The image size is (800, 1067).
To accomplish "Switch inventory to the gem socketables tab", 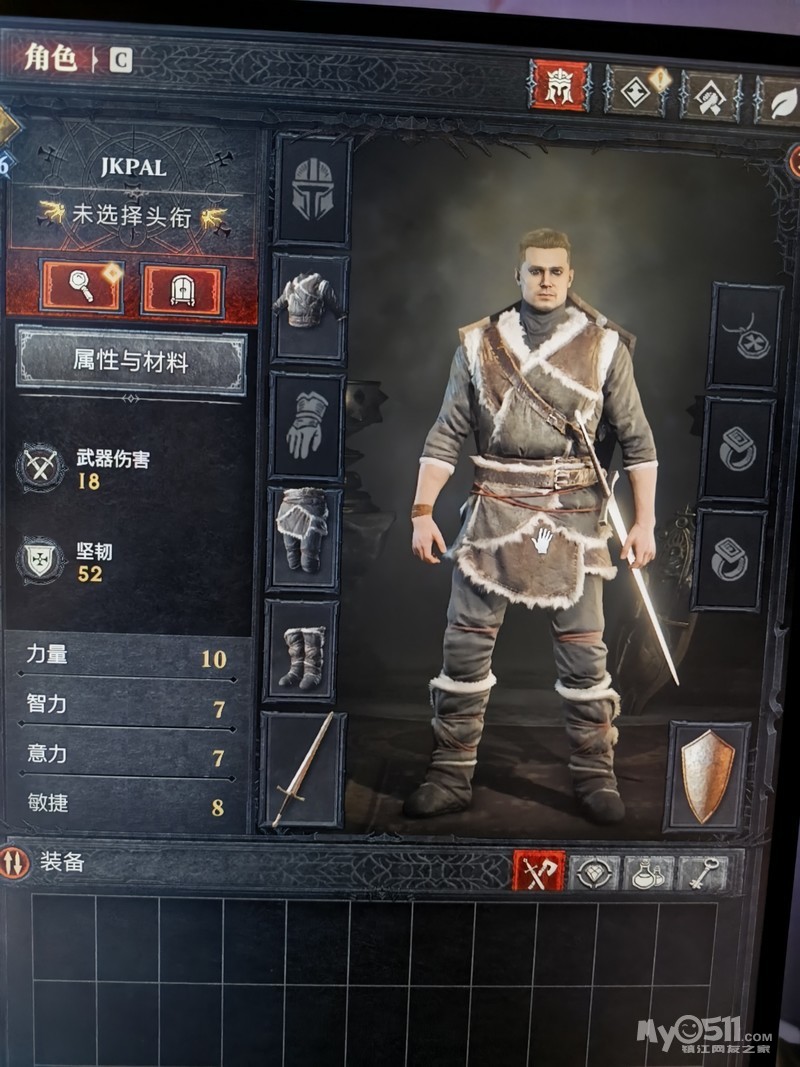I will [x=595, y=873].
